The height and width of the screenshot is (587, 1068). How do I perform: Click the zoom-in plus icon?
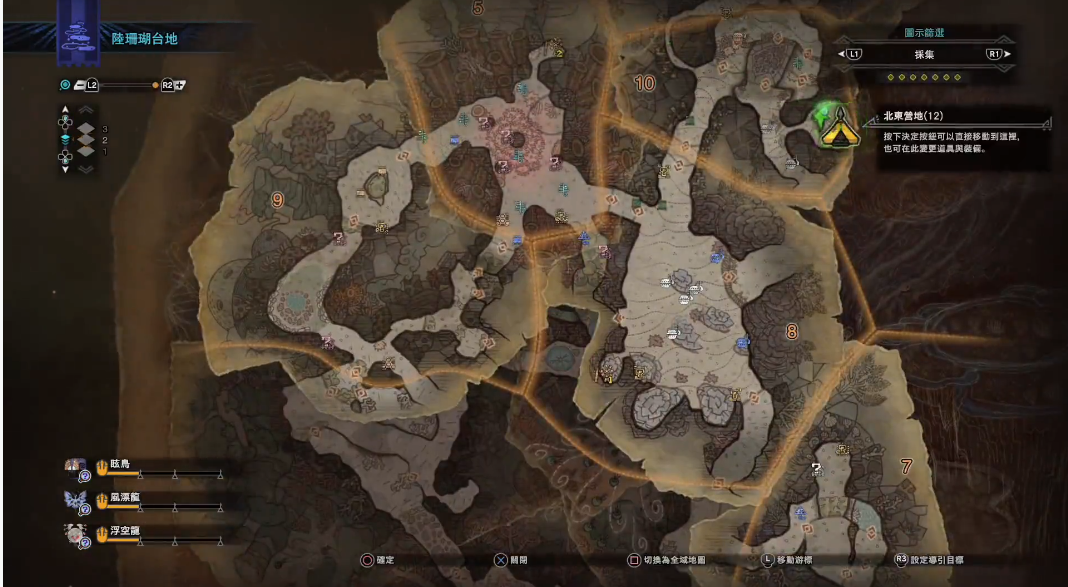[x=181, y=85]
